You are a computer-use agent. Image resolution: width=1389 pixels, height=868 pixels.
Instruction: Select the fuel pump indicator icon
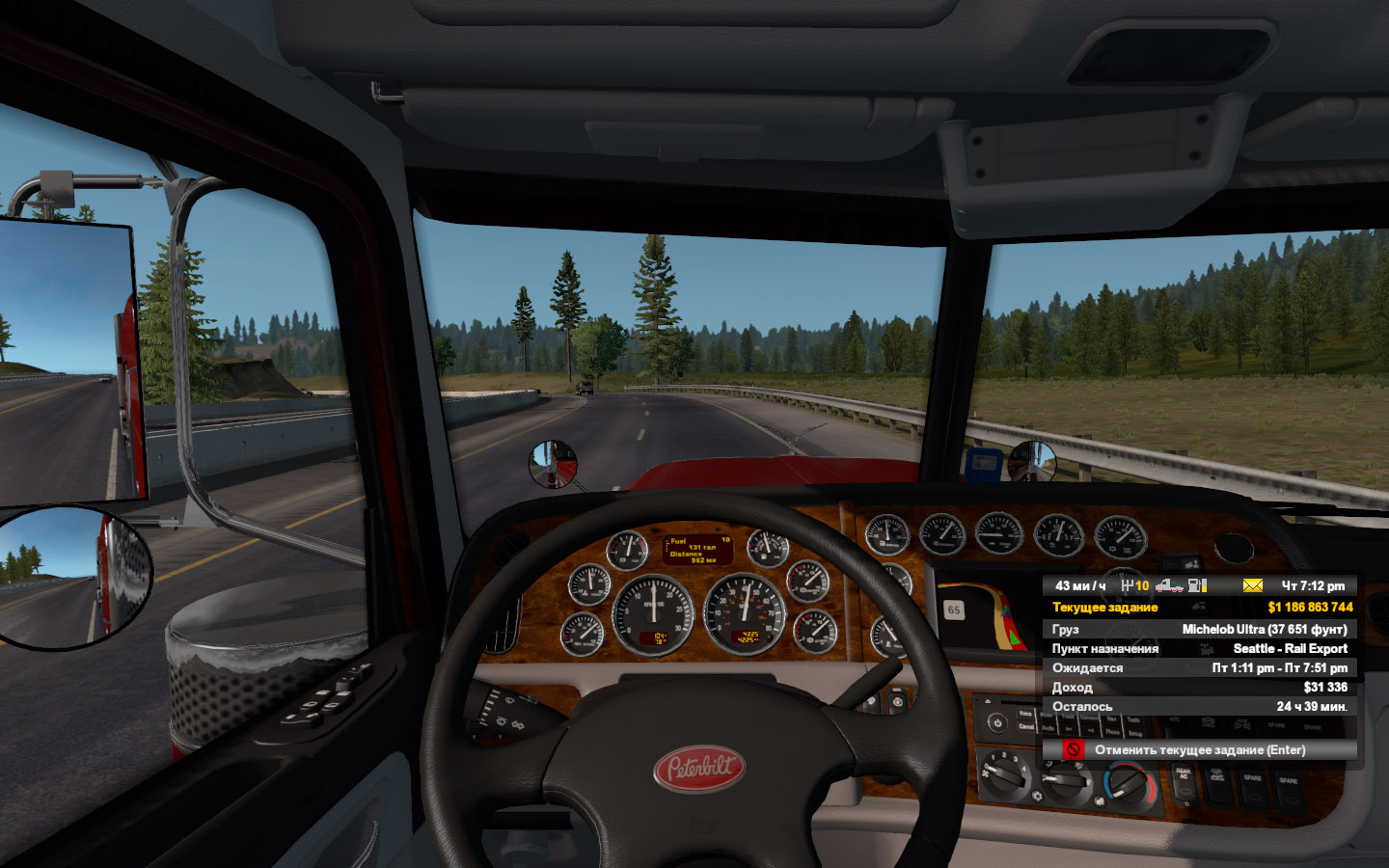[x=1197, y=585]
